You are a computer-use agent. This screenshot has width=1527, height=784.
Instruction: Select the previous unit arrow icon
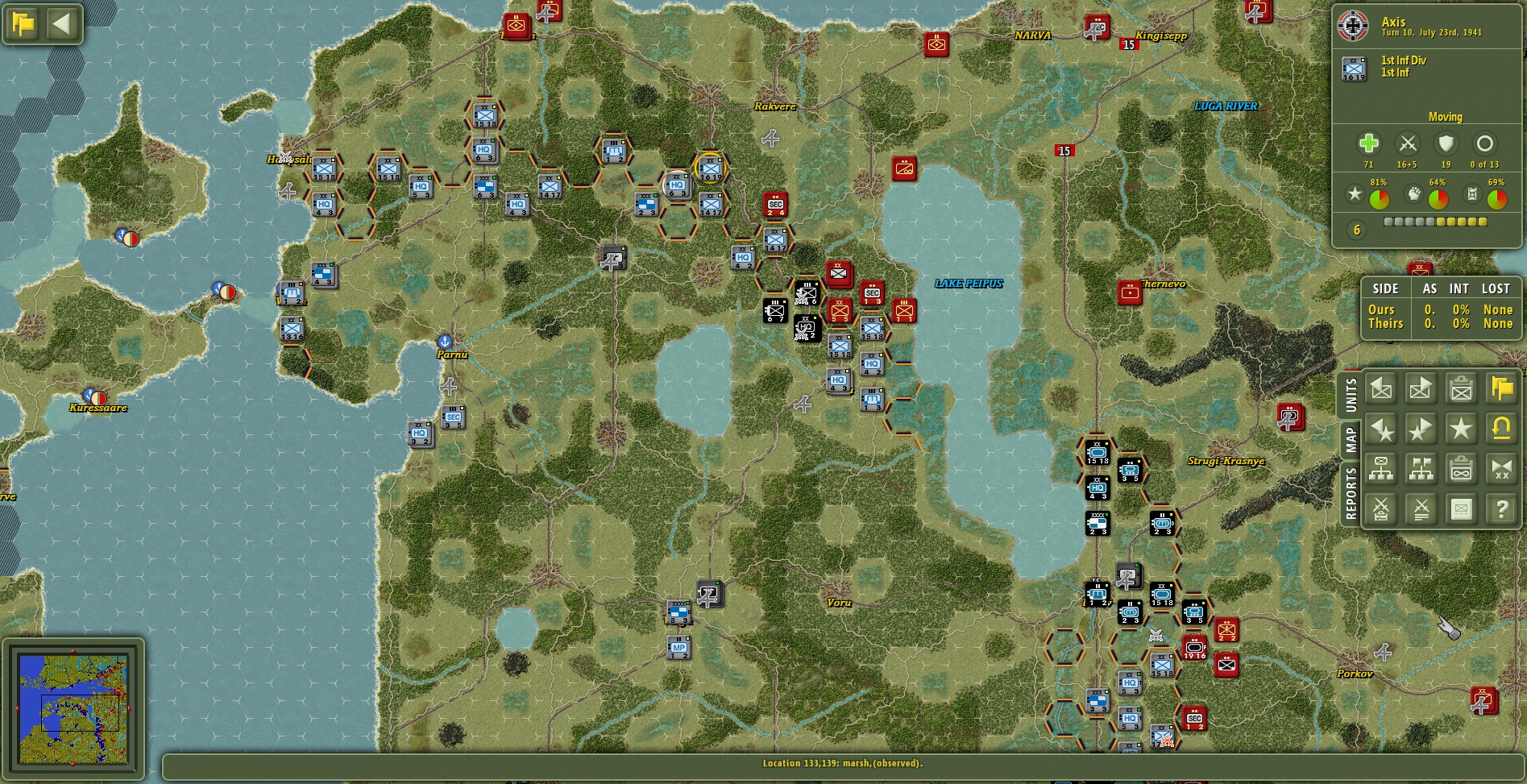[x=1380, y=389]
